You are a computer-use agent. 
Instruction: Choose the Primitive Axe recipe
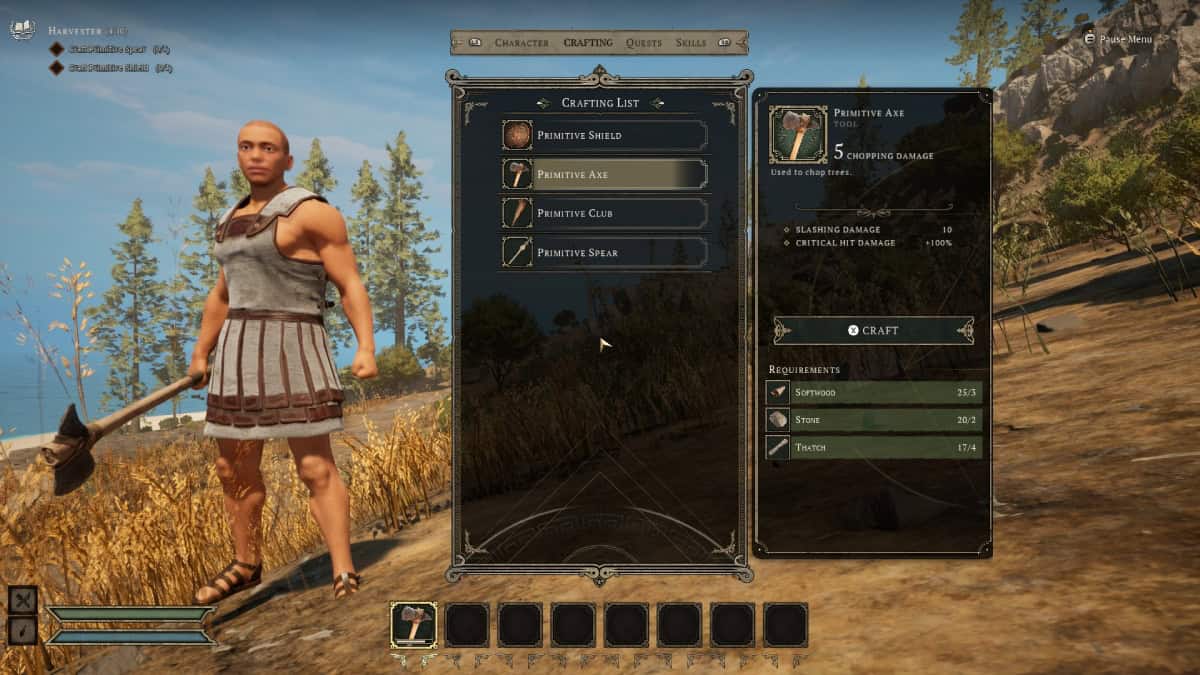pyautogui.click(x=605, y=174)
